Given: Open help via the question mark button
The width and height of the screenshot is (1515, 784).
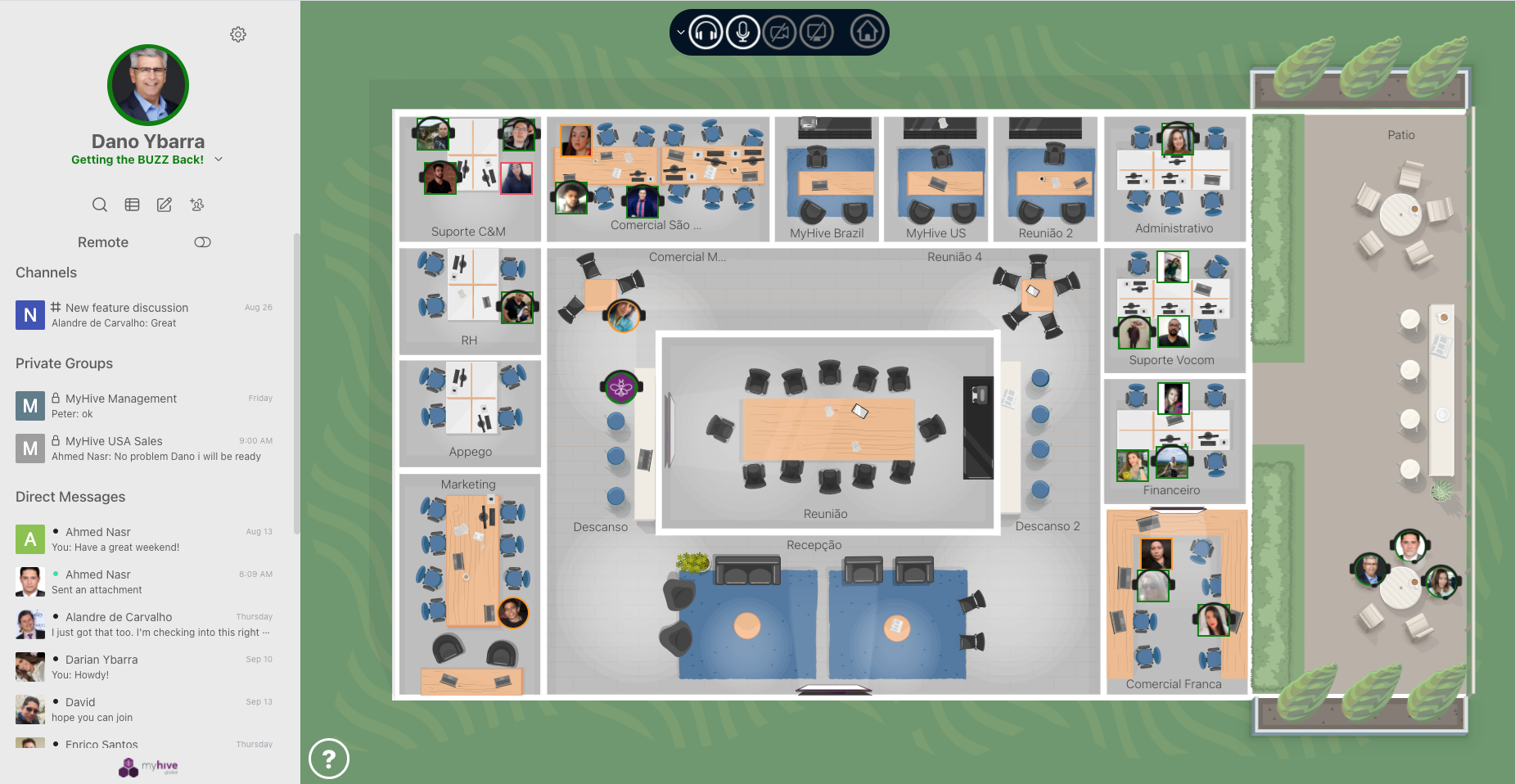Looking at the screenshot, I should pos(329,759).
